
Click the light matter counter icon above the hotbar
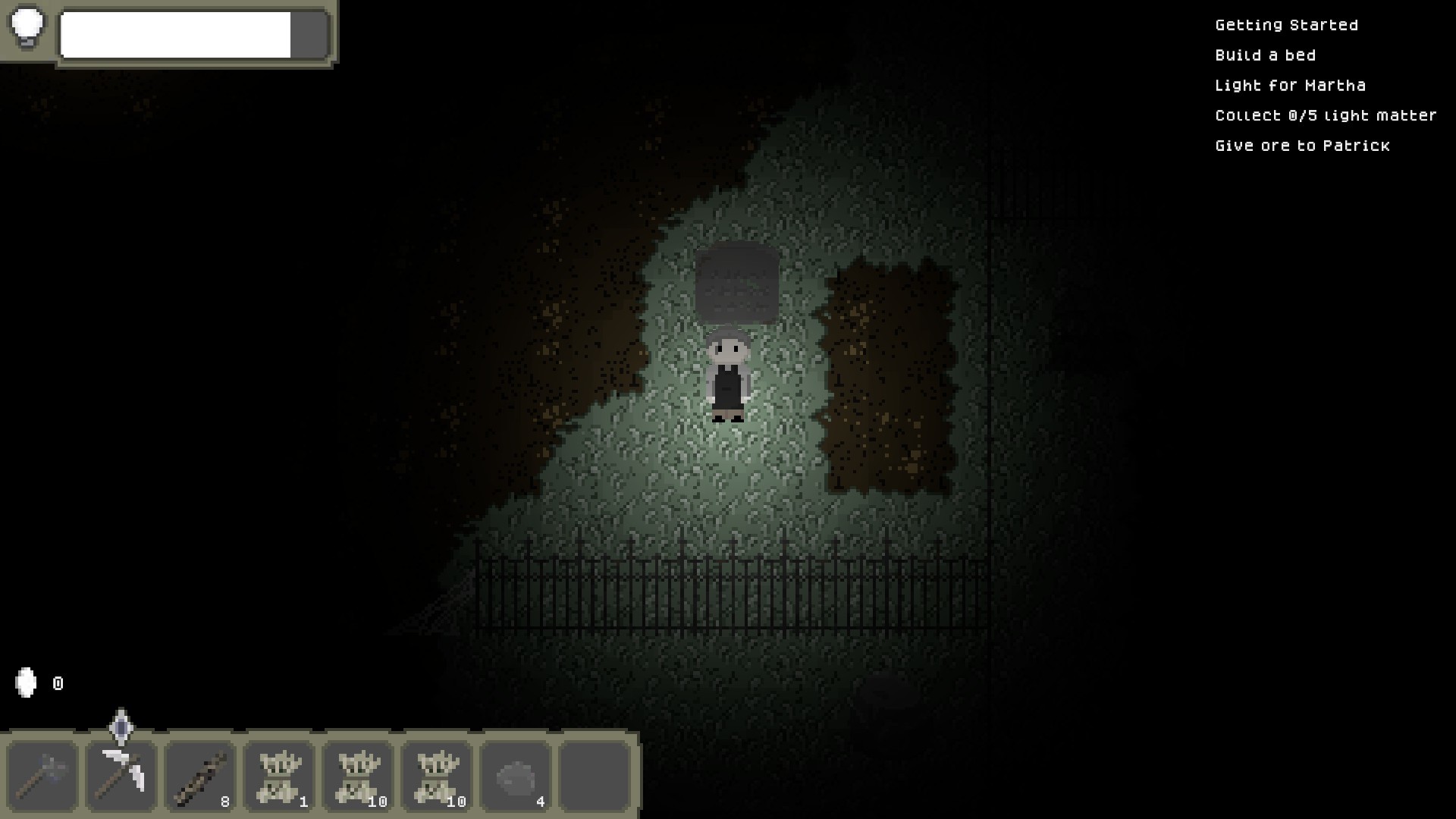coord(27,682)
